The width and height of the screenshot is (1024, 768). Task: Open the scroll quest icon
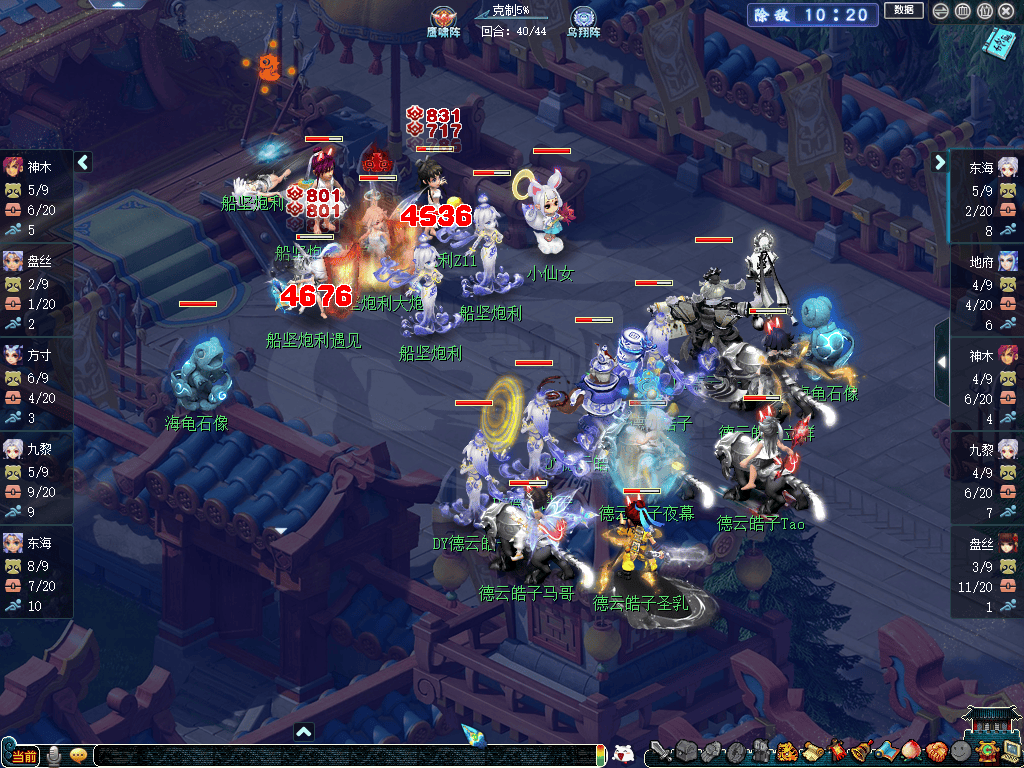811,752
